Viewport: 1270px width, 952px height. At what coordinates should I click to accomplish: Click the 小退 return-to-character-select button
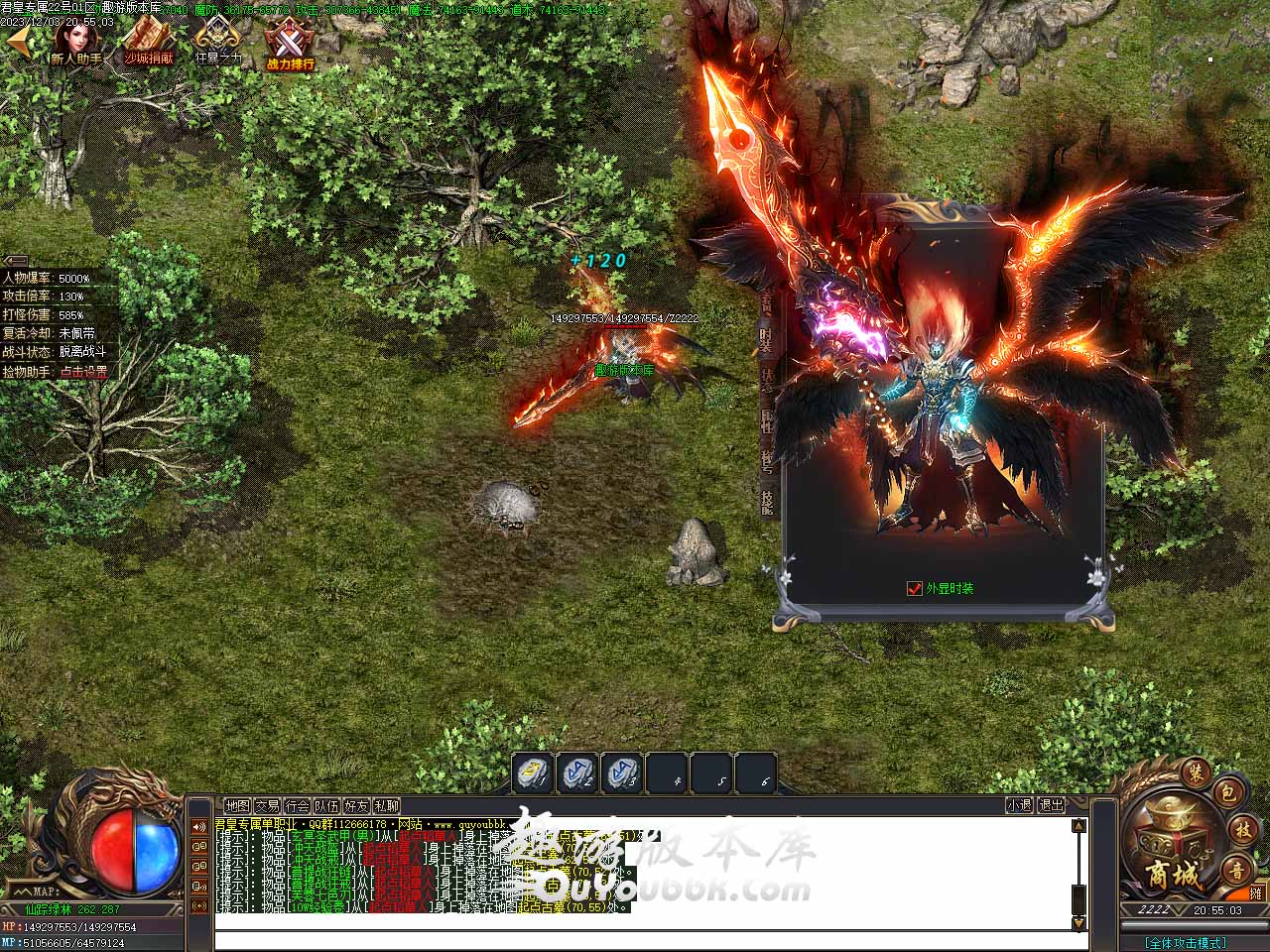(1019, 806)
